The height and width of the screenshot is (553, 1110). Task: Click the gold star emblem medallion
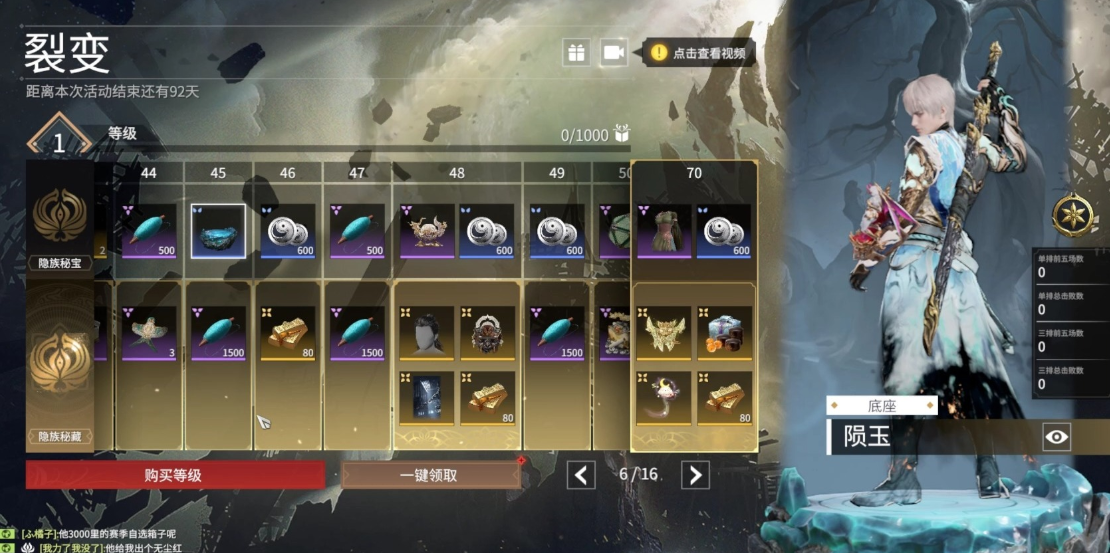(x=1071, y=214)
